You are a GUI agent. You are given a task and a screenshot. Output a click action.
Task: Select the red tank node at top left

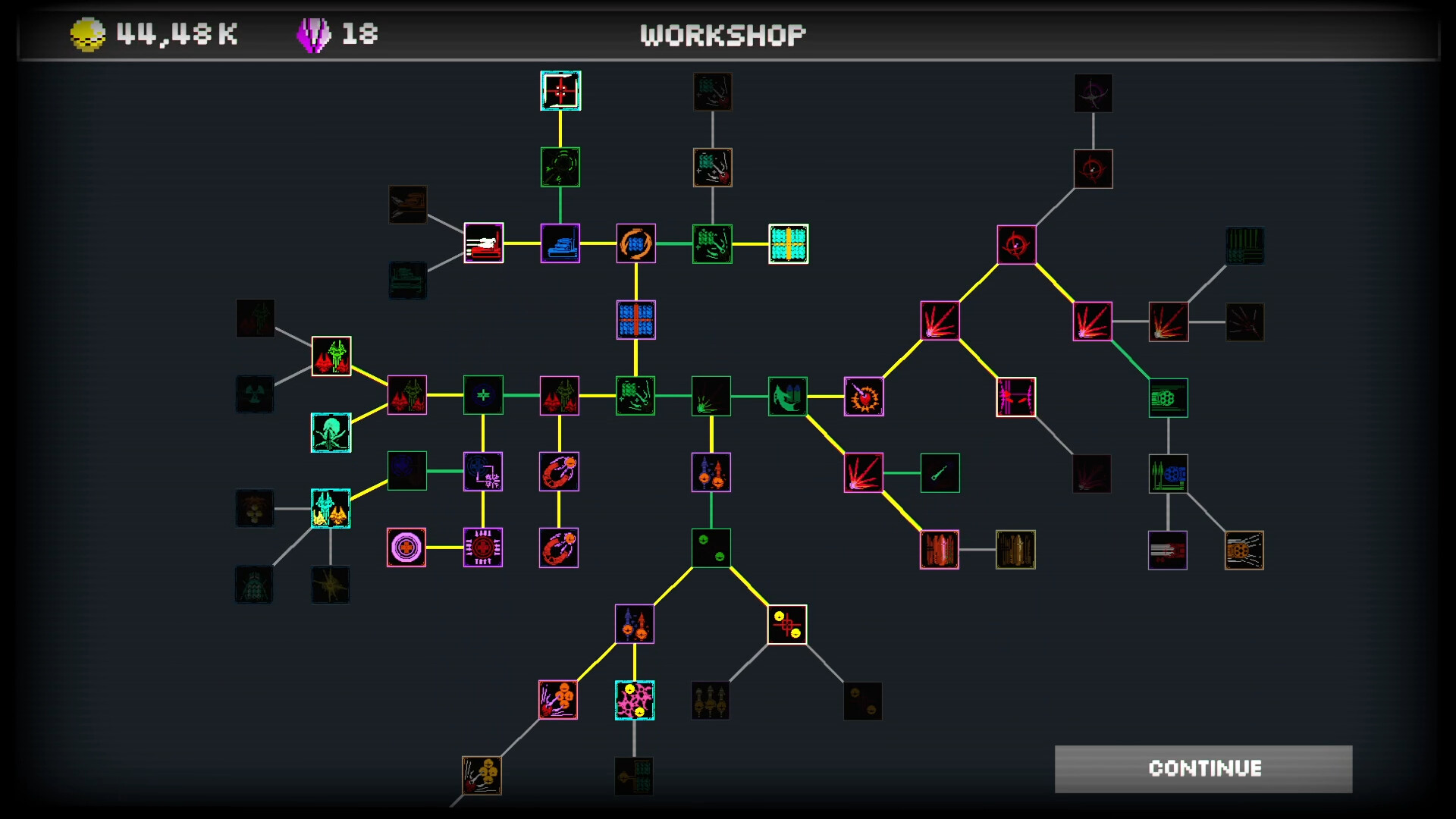(x=482, y=244)
